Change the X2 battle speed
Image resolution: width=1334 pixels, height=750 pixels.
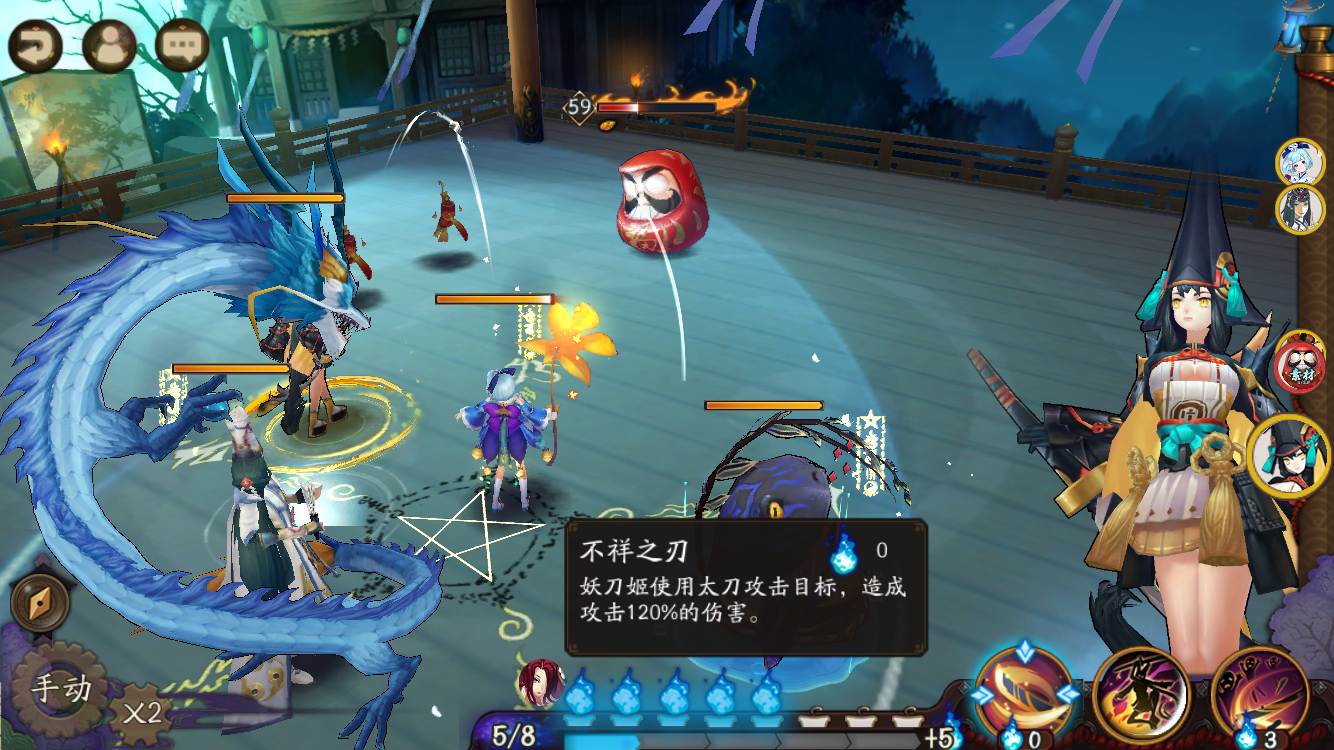click(142, 714)
